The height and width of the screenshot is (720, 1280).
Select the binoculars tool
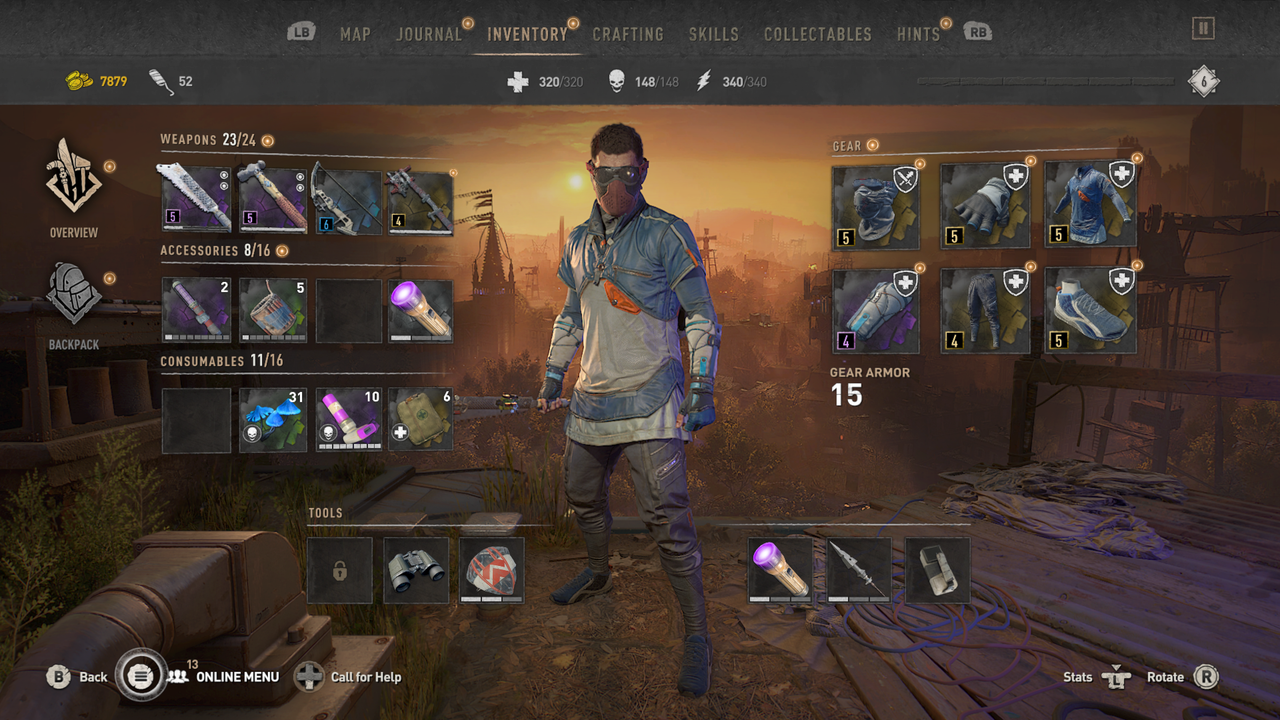[415, 570]
